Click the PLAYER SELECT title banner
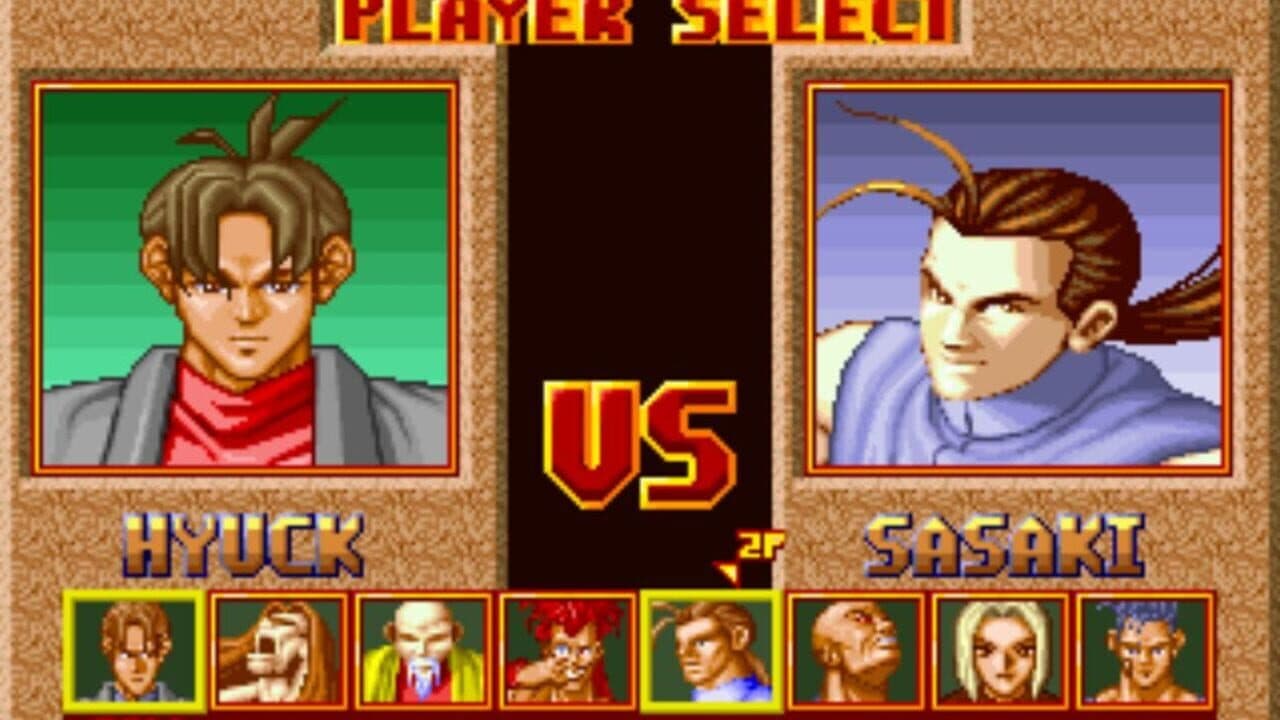Screen dimensions: 1280x720 [640, 18]
